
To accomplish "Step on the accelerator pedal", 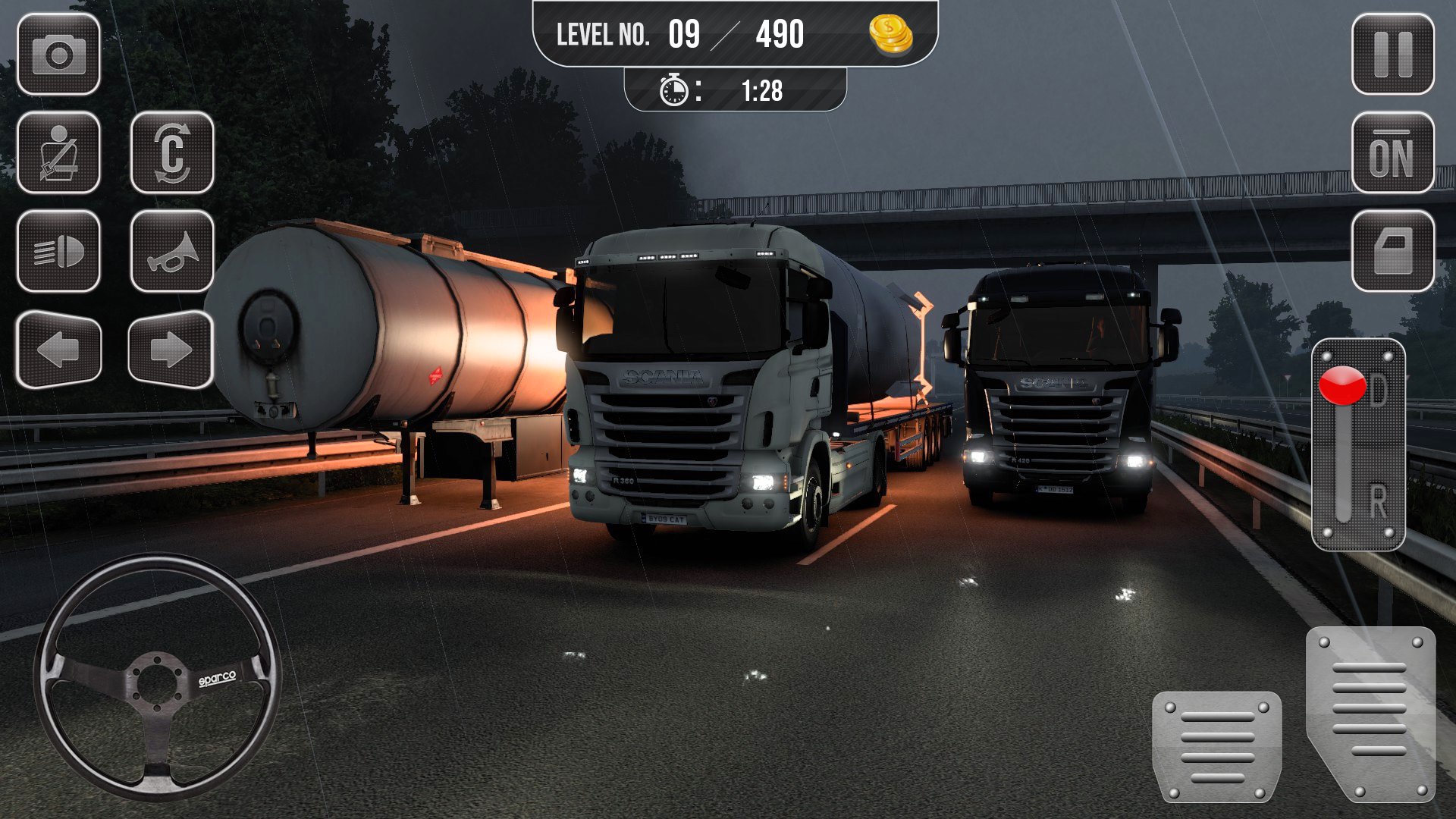I will point(1371,713).
